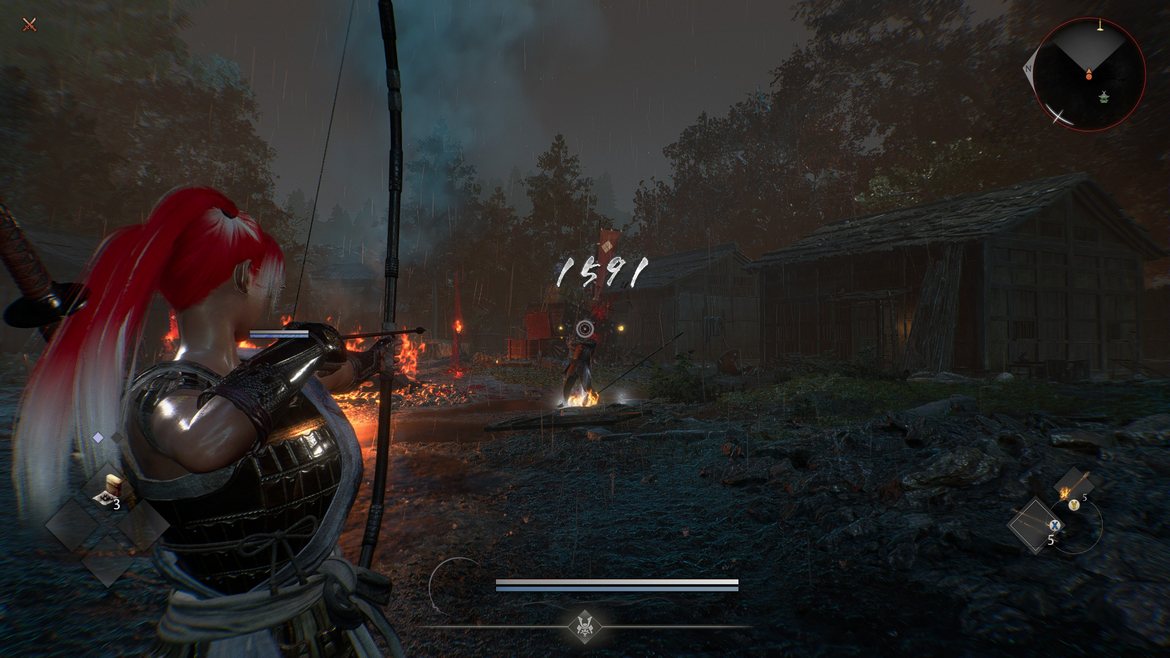Select the equipped regular arrow slot
1170x658 pixels.
pyautogui.click(x=1035, y=524)
